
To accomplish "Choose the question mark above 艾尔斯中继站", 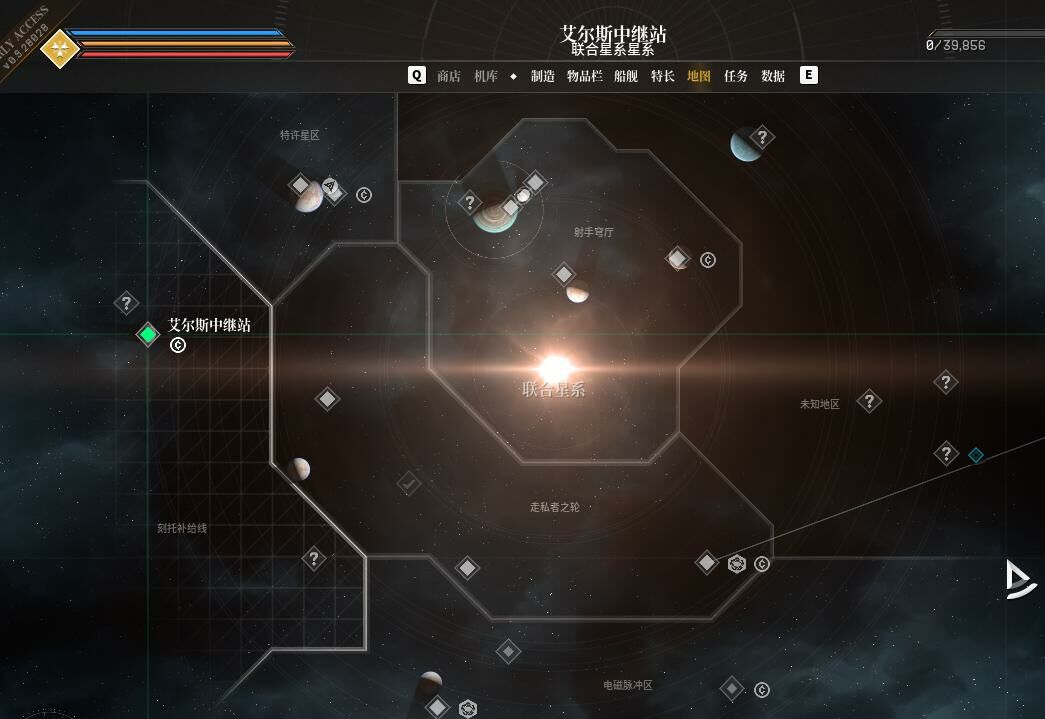I will (x=126, y=302).
